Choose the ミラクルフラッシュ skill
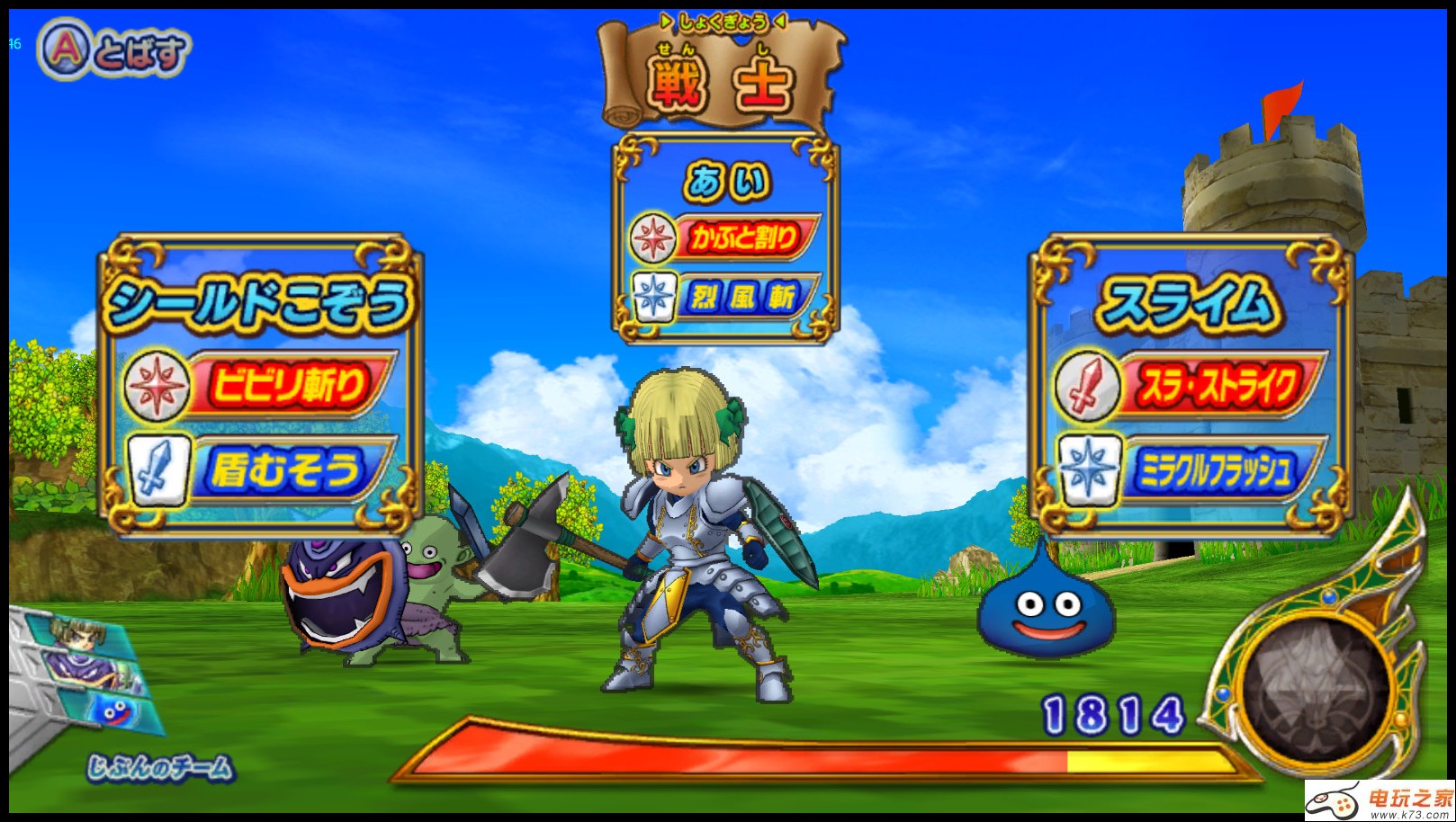The width and height of the screenshot is (1456, 822). (x=1217, y=469)
